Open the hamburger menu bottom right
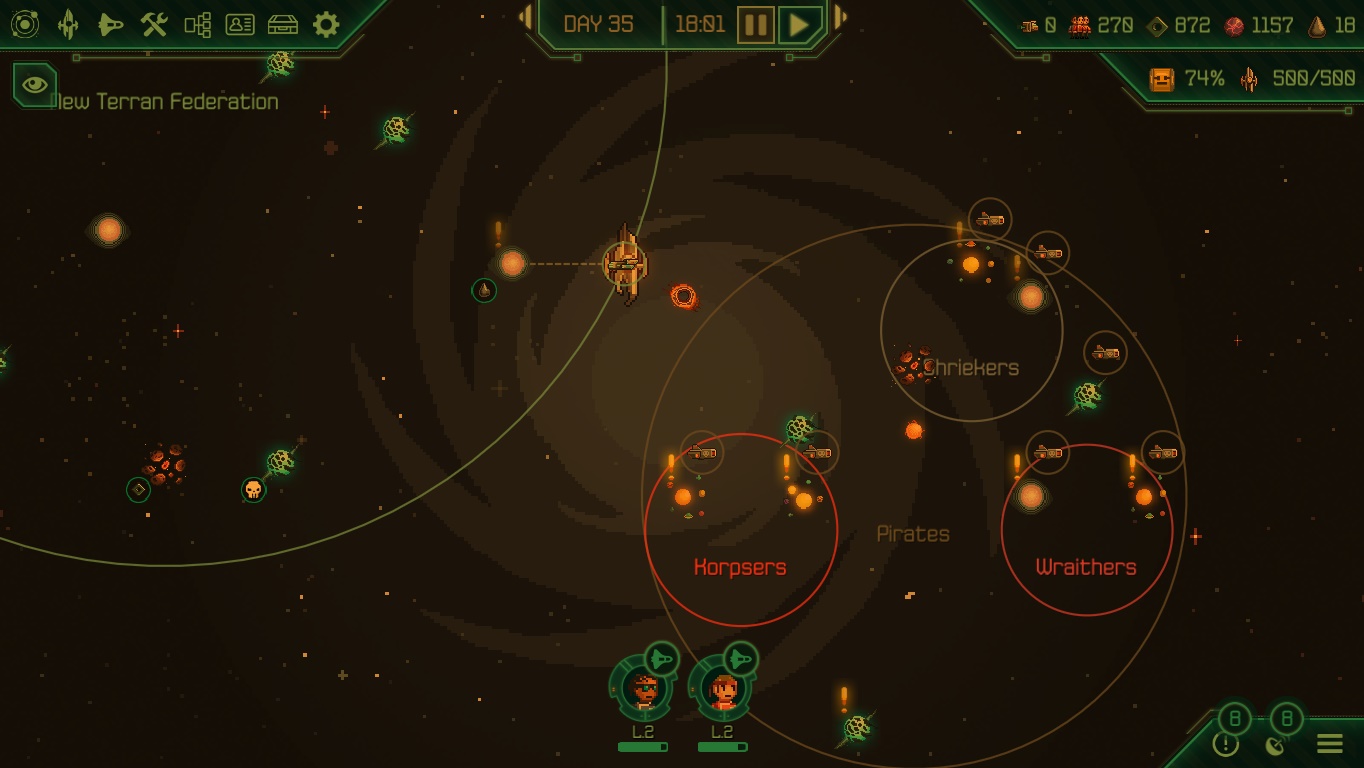The height and width of the screenshot is (768, 1364). coord(1330,743)
